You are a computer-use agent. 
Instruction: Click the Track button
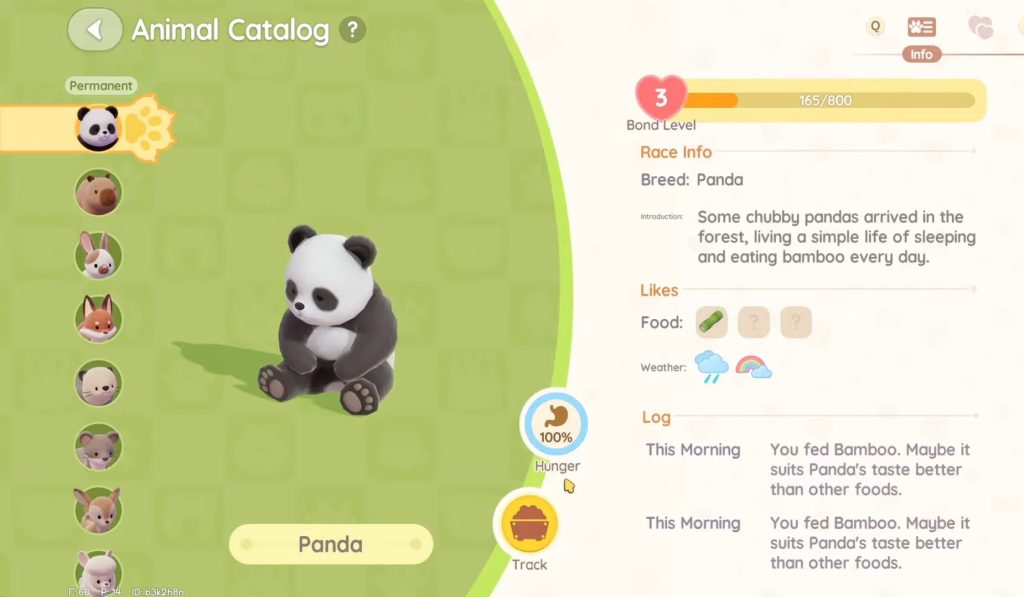coord(528,526)
